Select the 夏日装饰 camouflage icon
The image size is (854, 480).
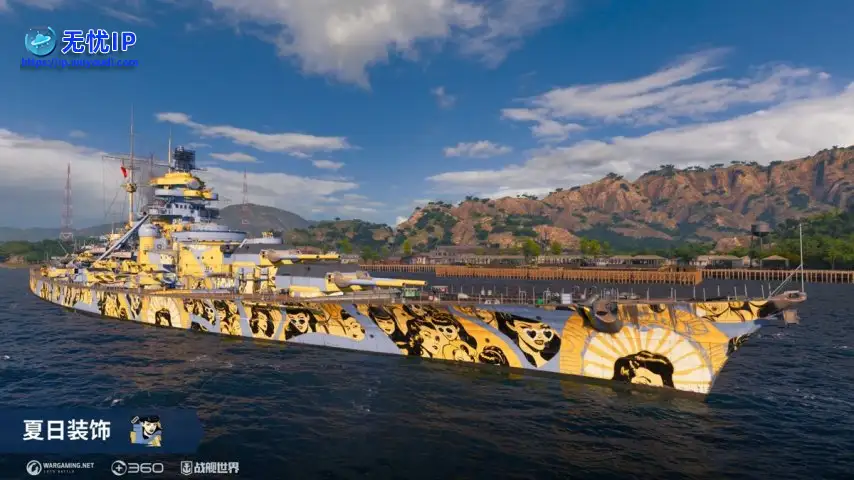[146, 430]
